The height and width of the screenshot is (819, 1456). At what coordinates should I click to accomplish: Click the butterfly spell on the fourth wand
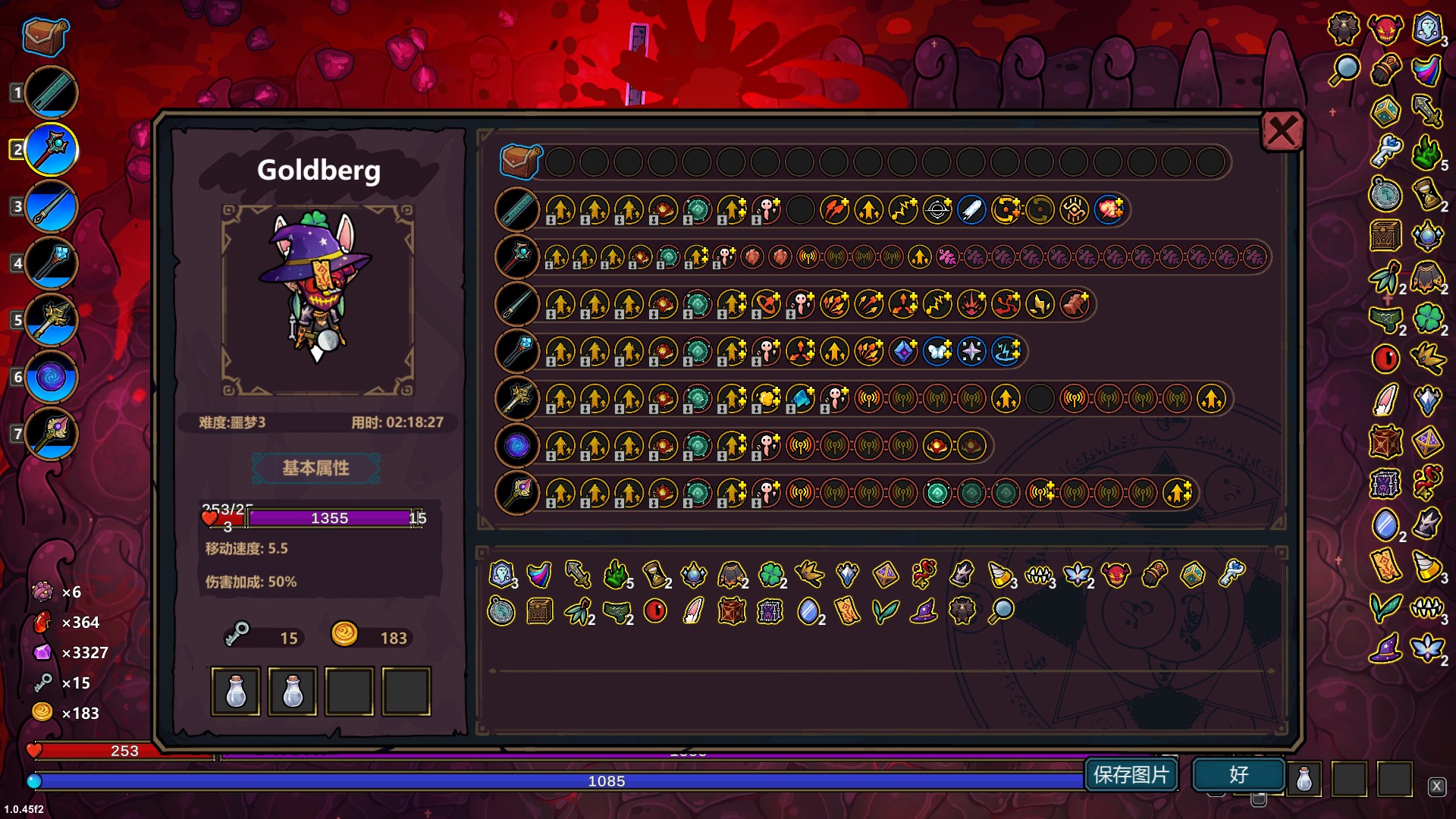click(937, 351)
